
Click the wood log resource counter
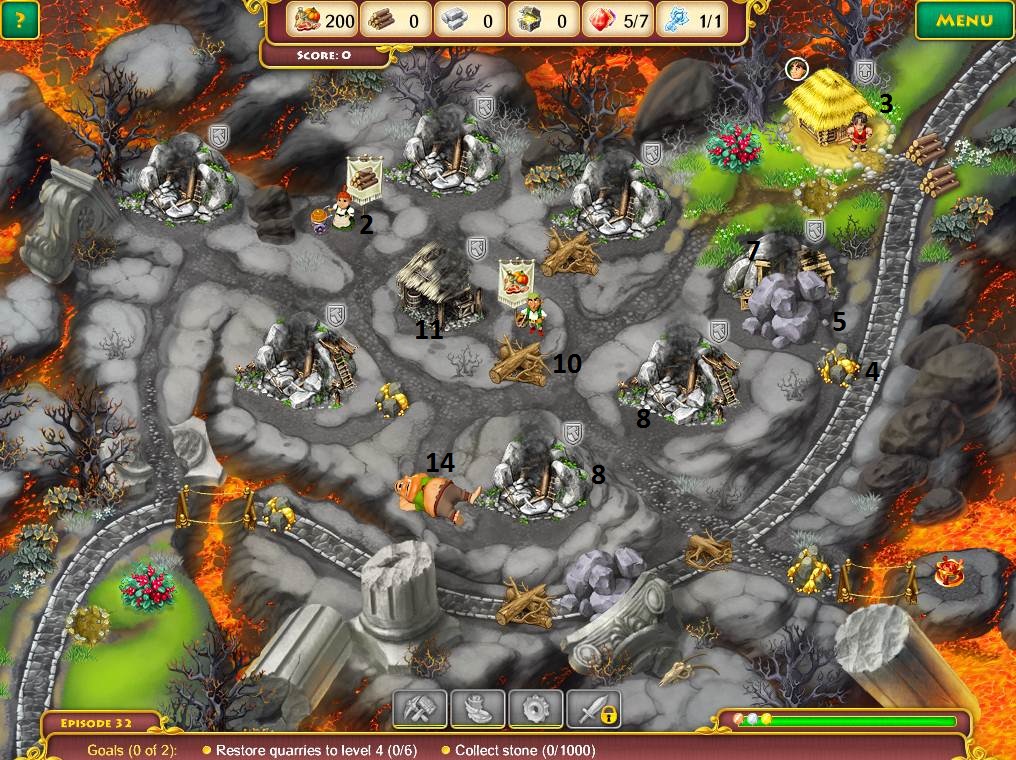(394, 20)
